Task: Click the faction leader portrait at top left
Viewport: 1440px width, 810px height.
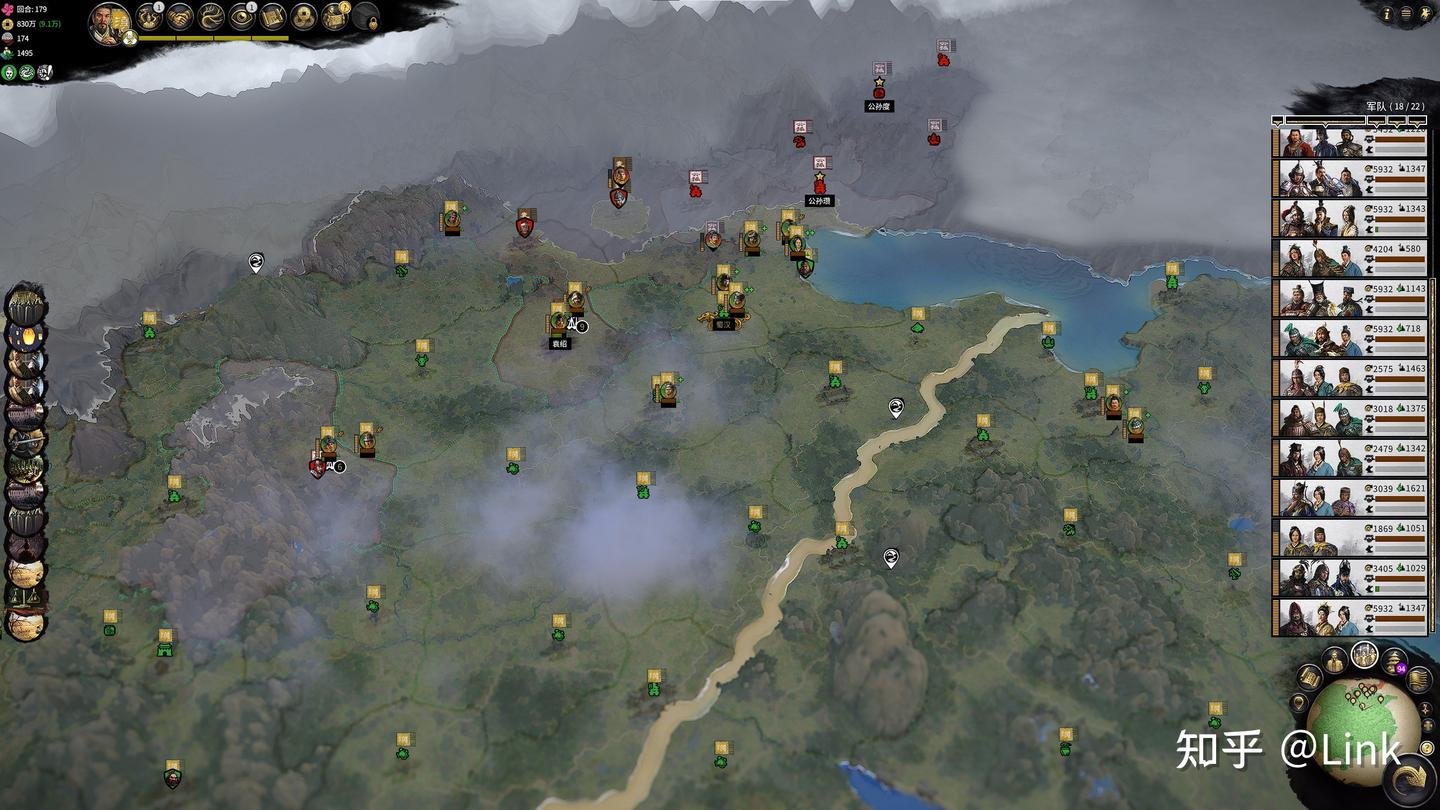Action: pyautogui.click(x=105, y=22)
